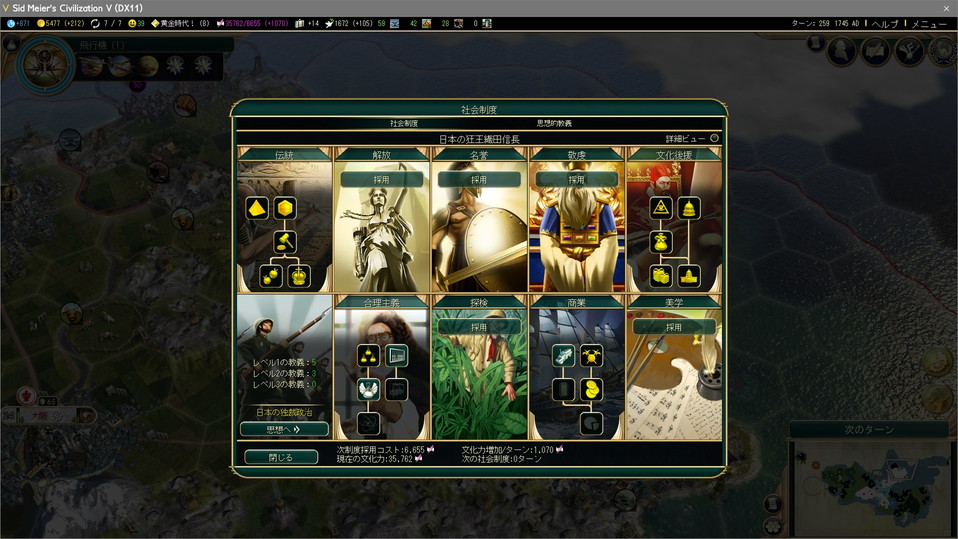
Task: Select the pyramid of spheres policy in 合理主義
Action: tap(368, 356)
